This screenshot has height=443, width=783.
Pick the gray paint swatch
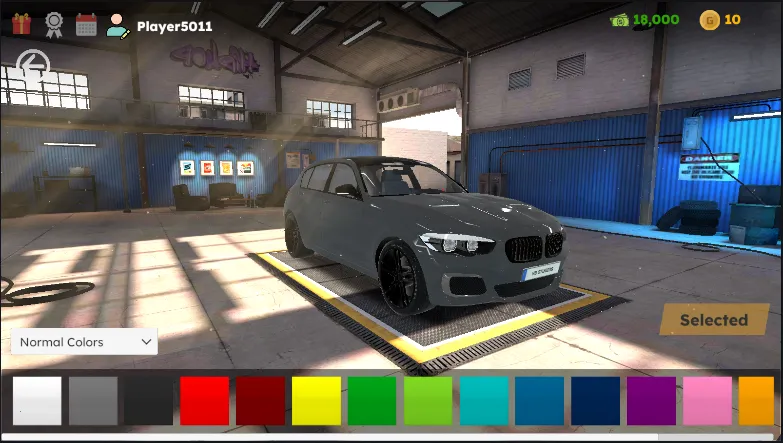(x=93, y=400)
